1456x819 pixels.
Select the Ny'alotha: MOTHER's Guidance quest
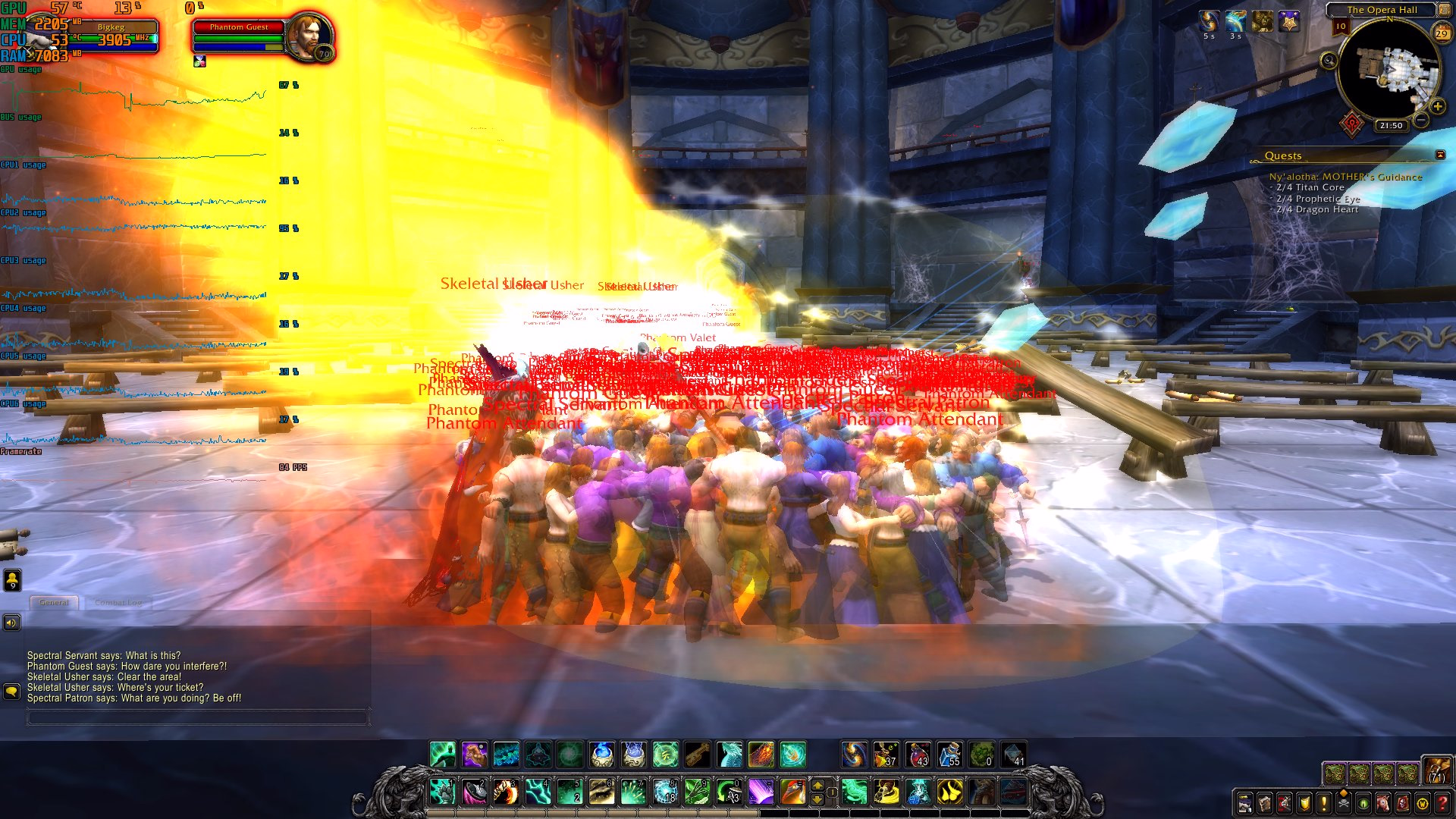click(1345, 177)
